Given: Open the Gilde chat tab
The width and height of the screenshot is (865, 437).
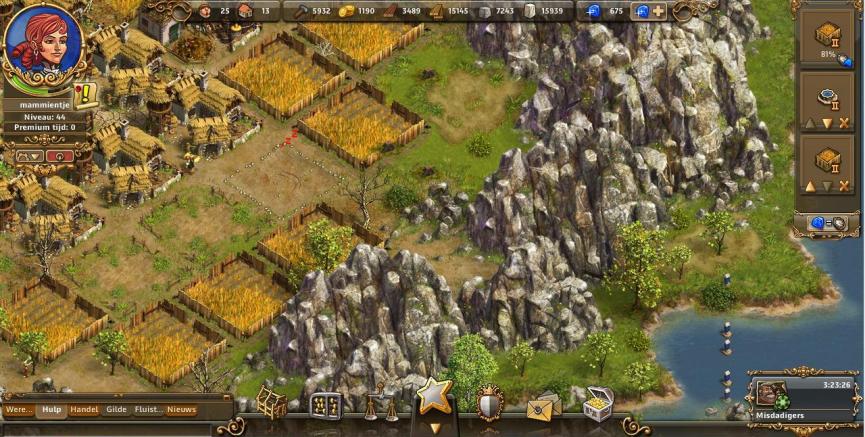Looking at the screenshot, I should (x=117, y=409).
